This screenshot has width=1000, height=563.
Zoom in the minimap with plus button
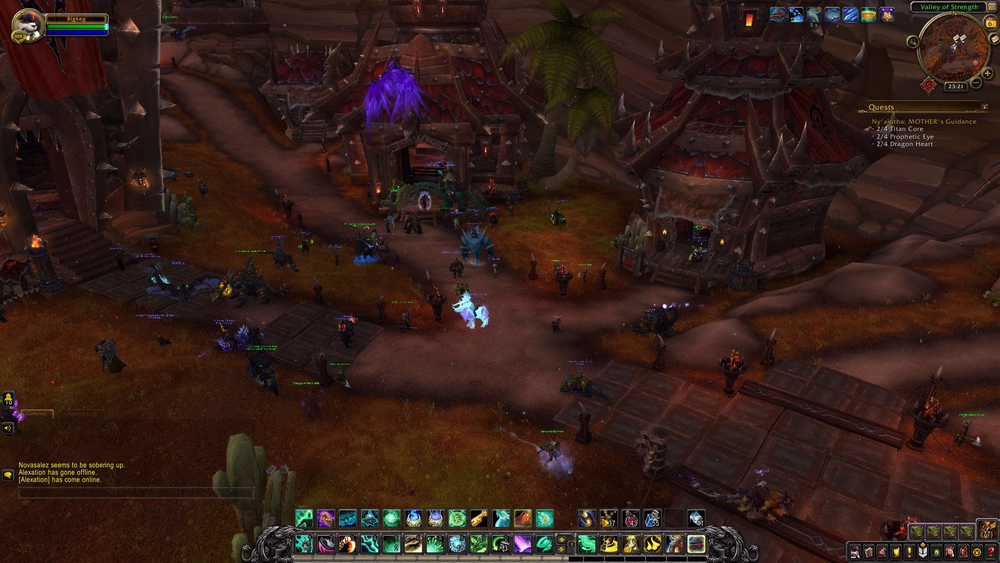point(987,72)
